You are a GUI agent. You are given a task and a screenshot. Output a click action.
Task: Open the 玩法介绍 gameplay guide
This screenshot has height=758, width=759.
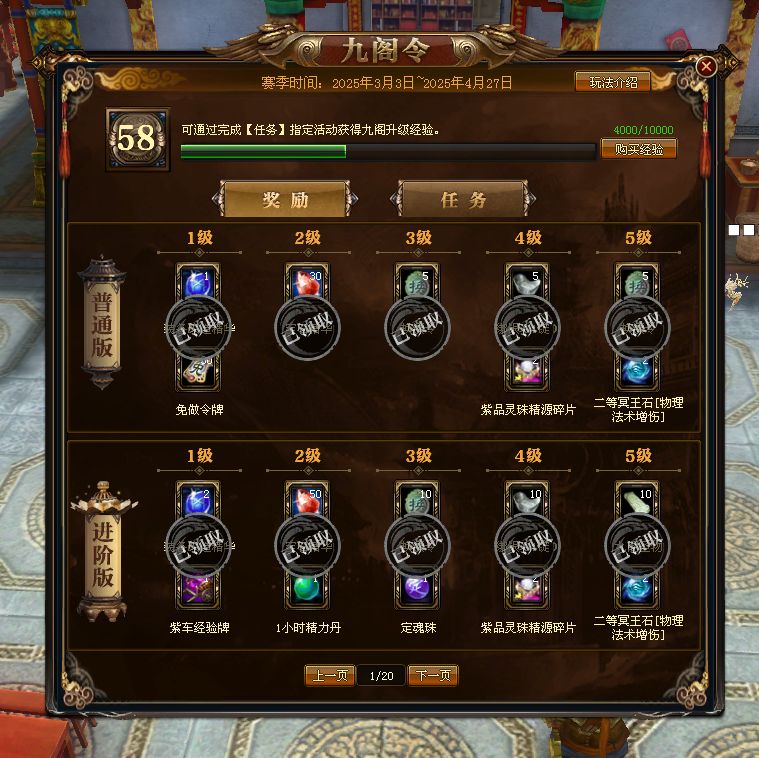click(x=612, y=82)
